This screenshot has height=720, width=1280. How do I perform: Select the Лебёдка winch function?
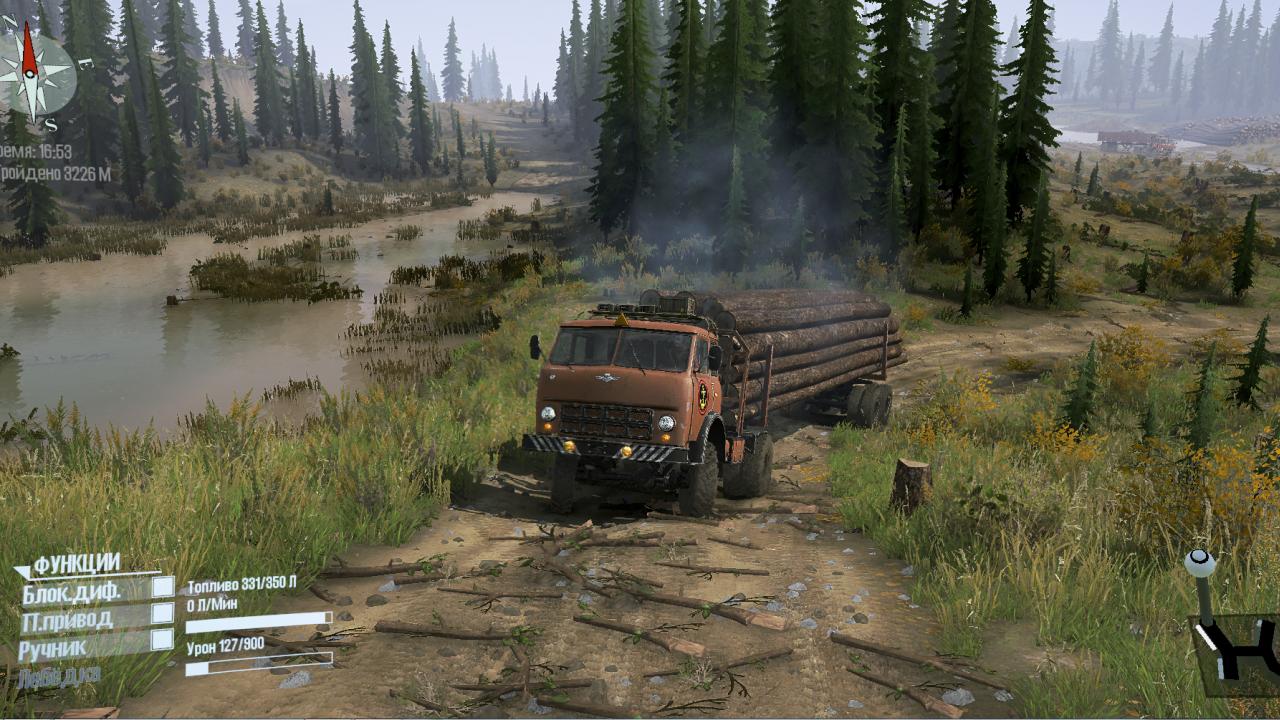[60, 676]
